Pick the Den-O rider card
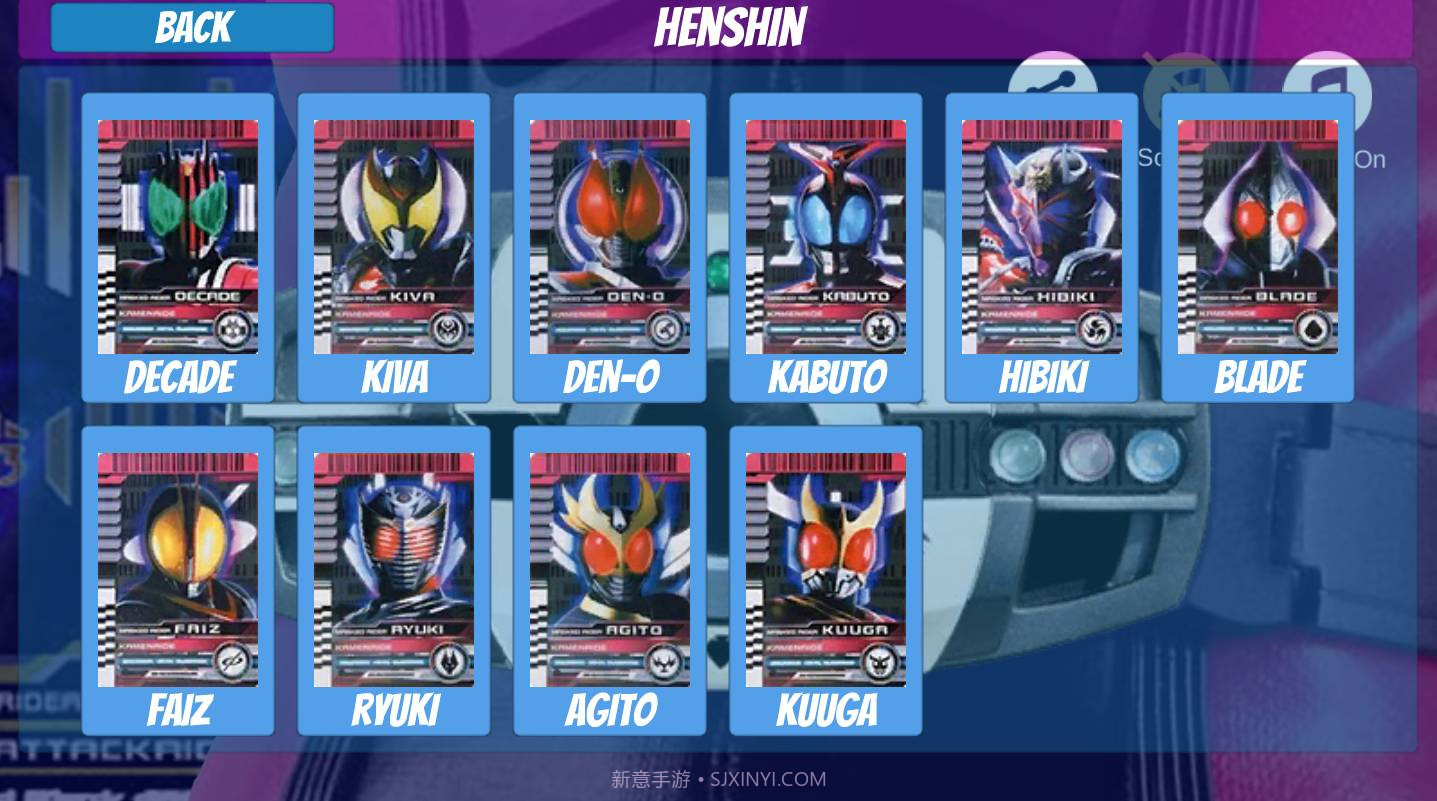 [610, 238]
